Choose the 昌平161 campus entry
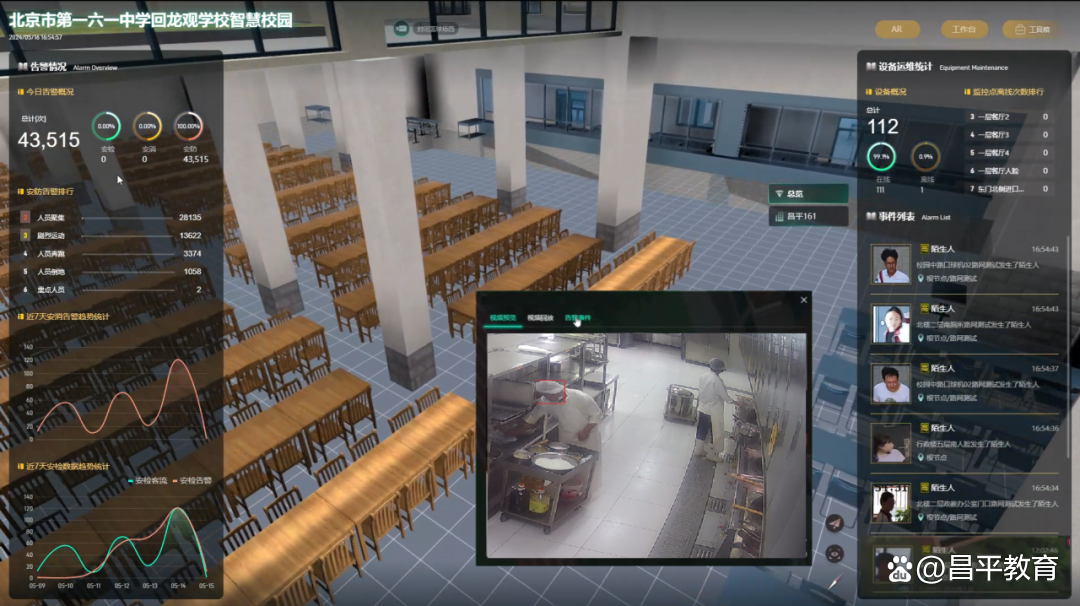Image resolution: width=1080 pixels, height=606 pixels. (x=807, y=216)
